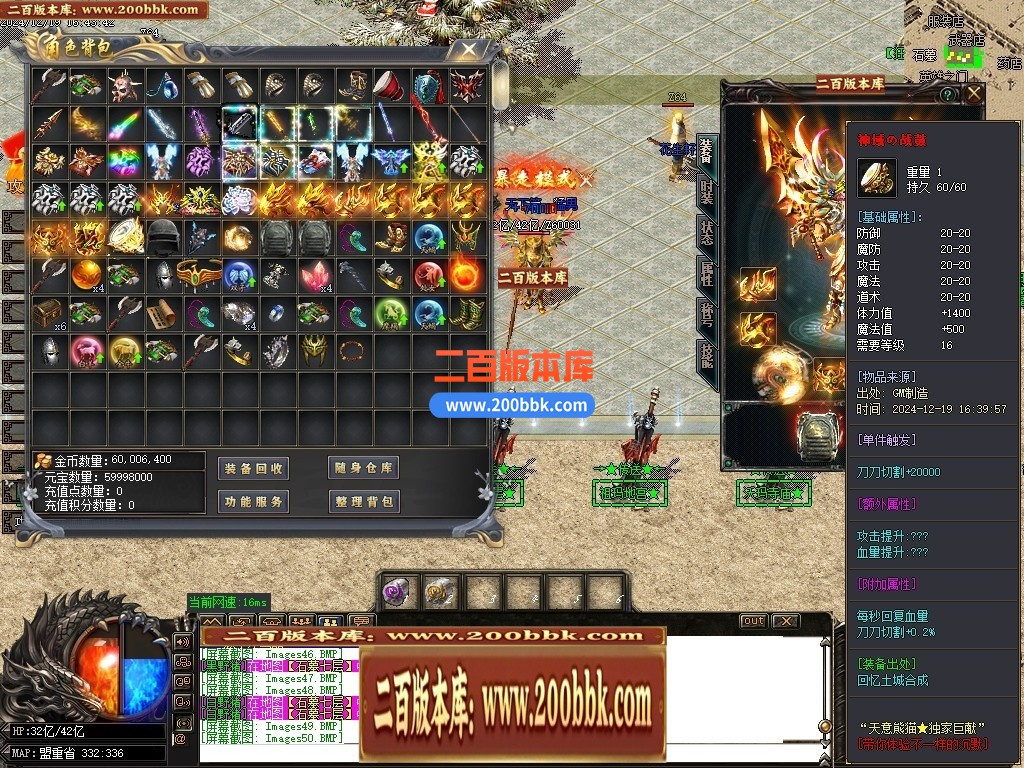The image size is (1024, 768).
Task: Select the pink crystal cluster stack
Action: click(313, 275)
